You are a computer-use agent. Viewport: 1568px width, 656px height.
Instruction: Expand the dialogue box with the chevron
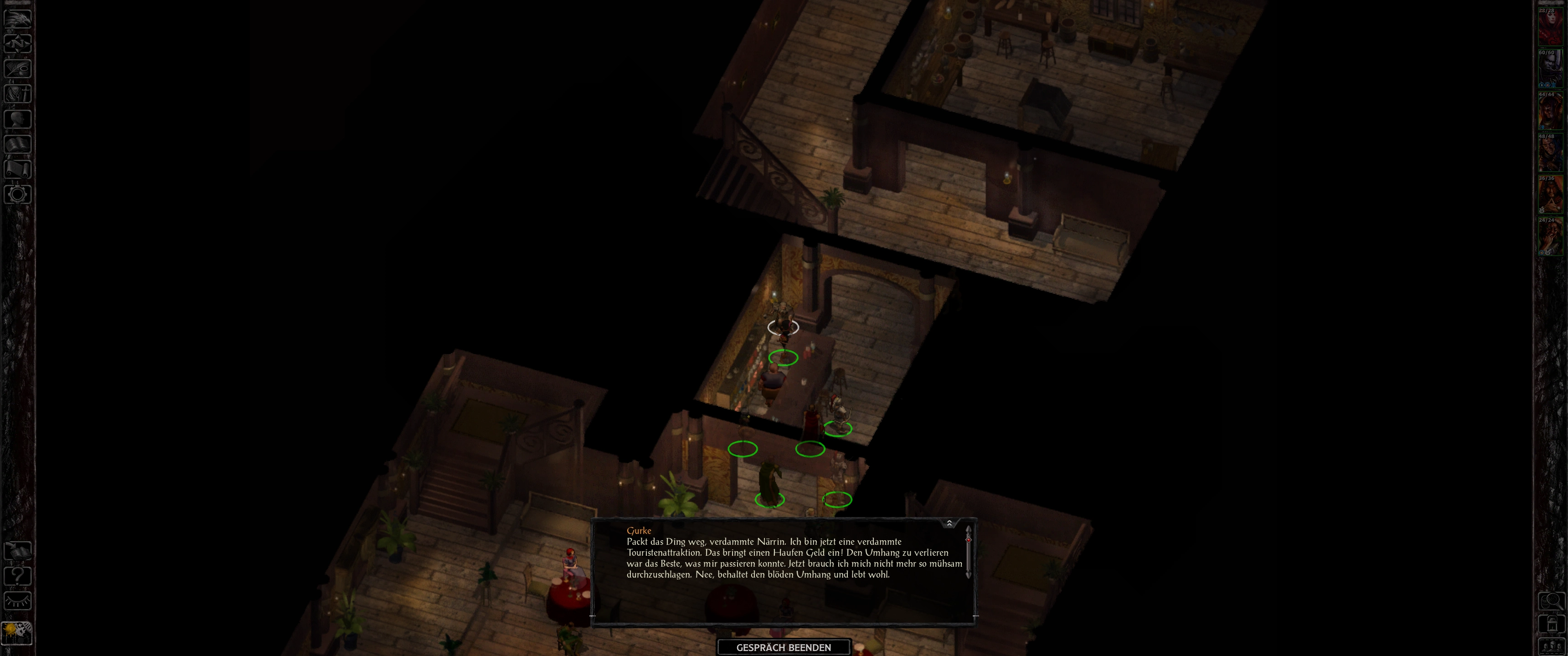pyautogui.click(x=949, y=523)
